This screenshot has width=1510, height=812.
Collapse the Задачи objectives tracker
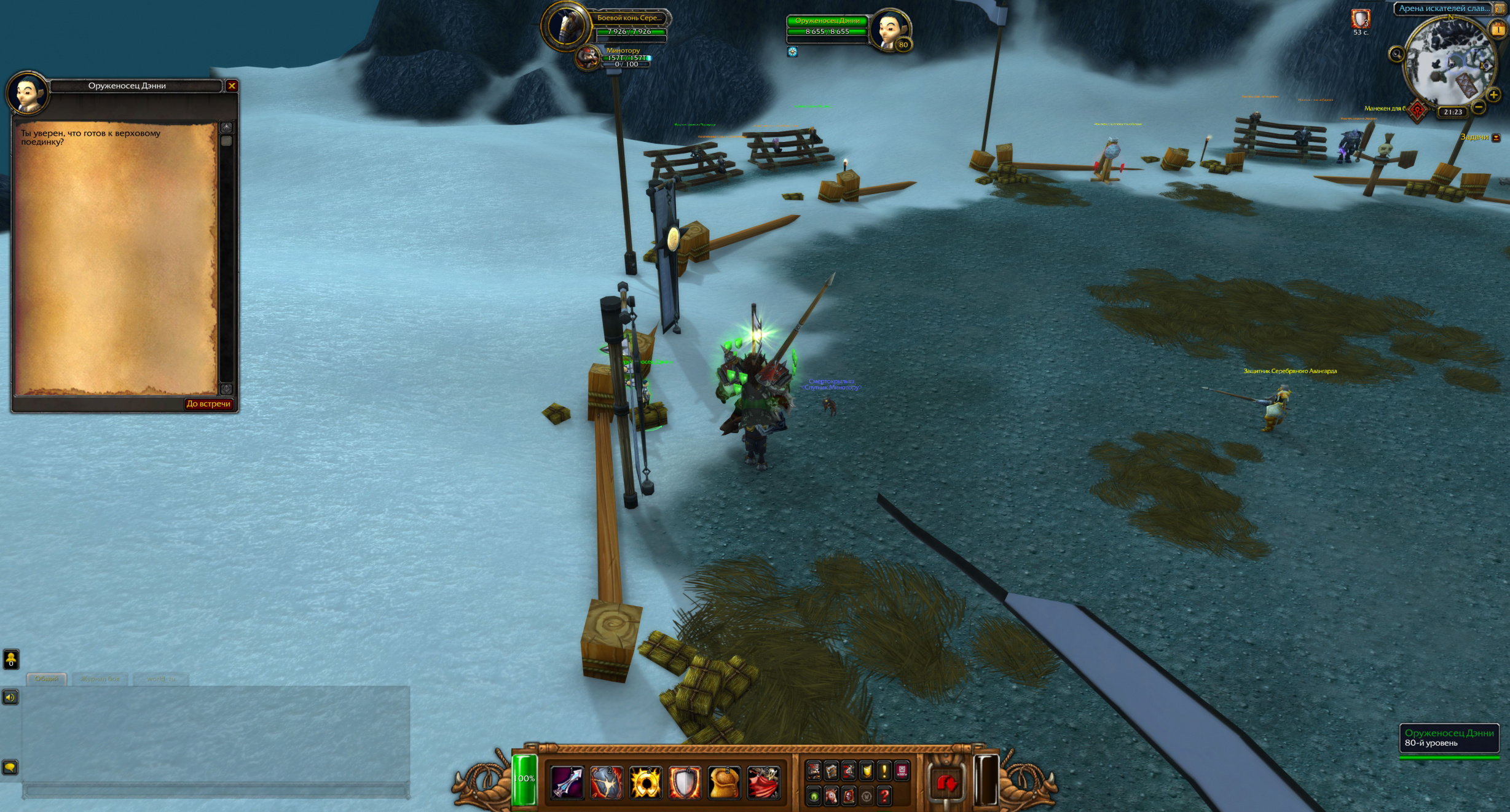coord(1496,138)
